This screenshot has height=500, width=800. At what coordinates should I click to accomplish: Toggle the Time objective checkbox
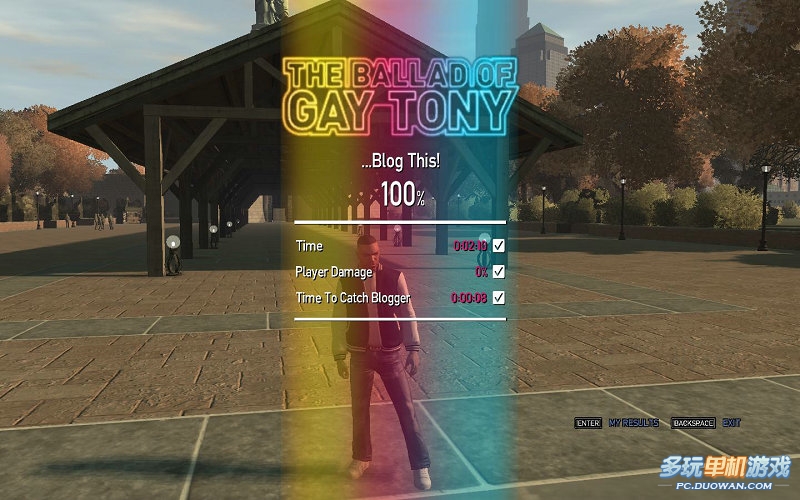498,245
